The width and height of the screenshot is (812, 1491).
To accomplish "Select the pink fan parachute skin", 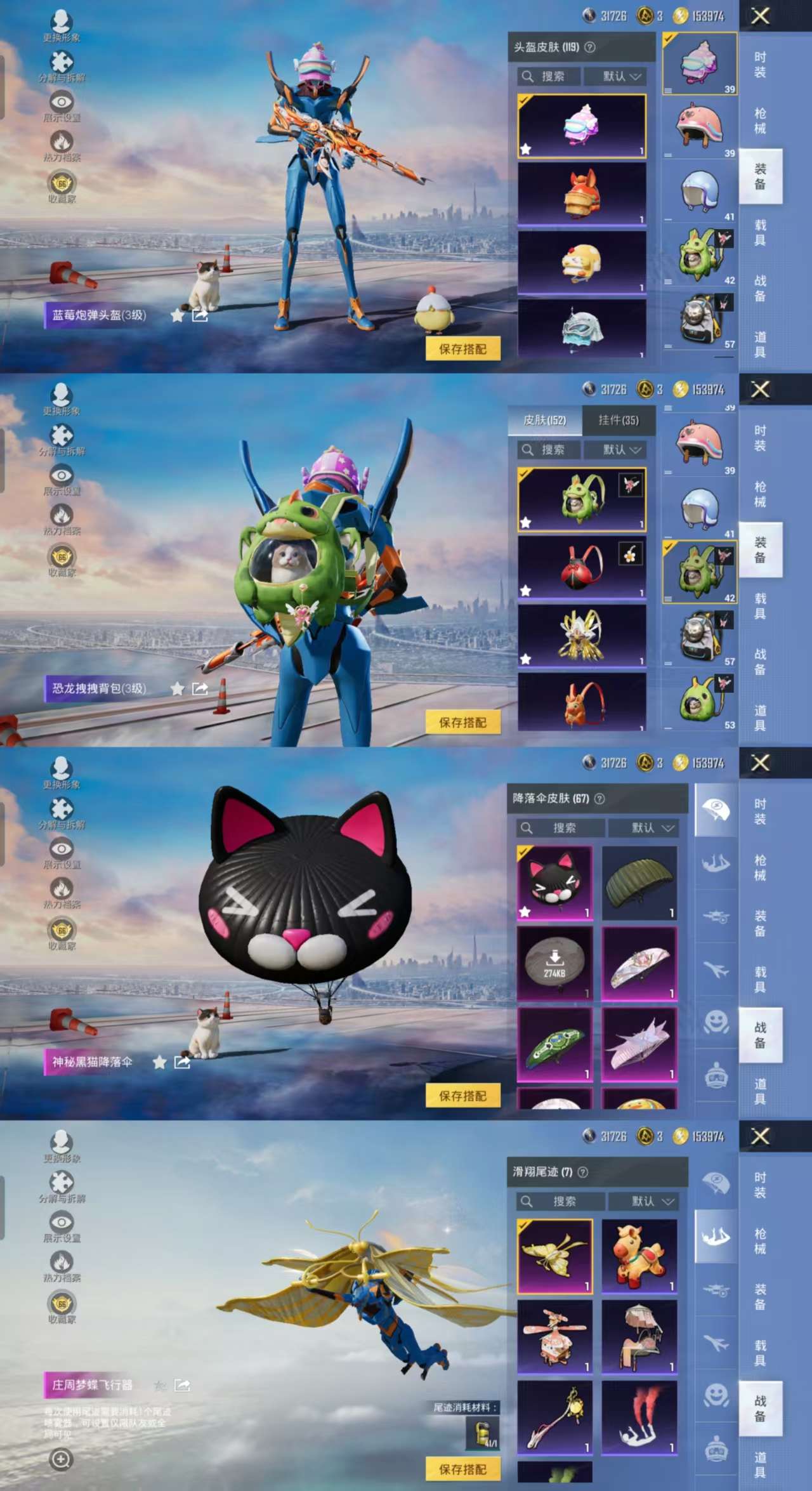I will [639, 963].
